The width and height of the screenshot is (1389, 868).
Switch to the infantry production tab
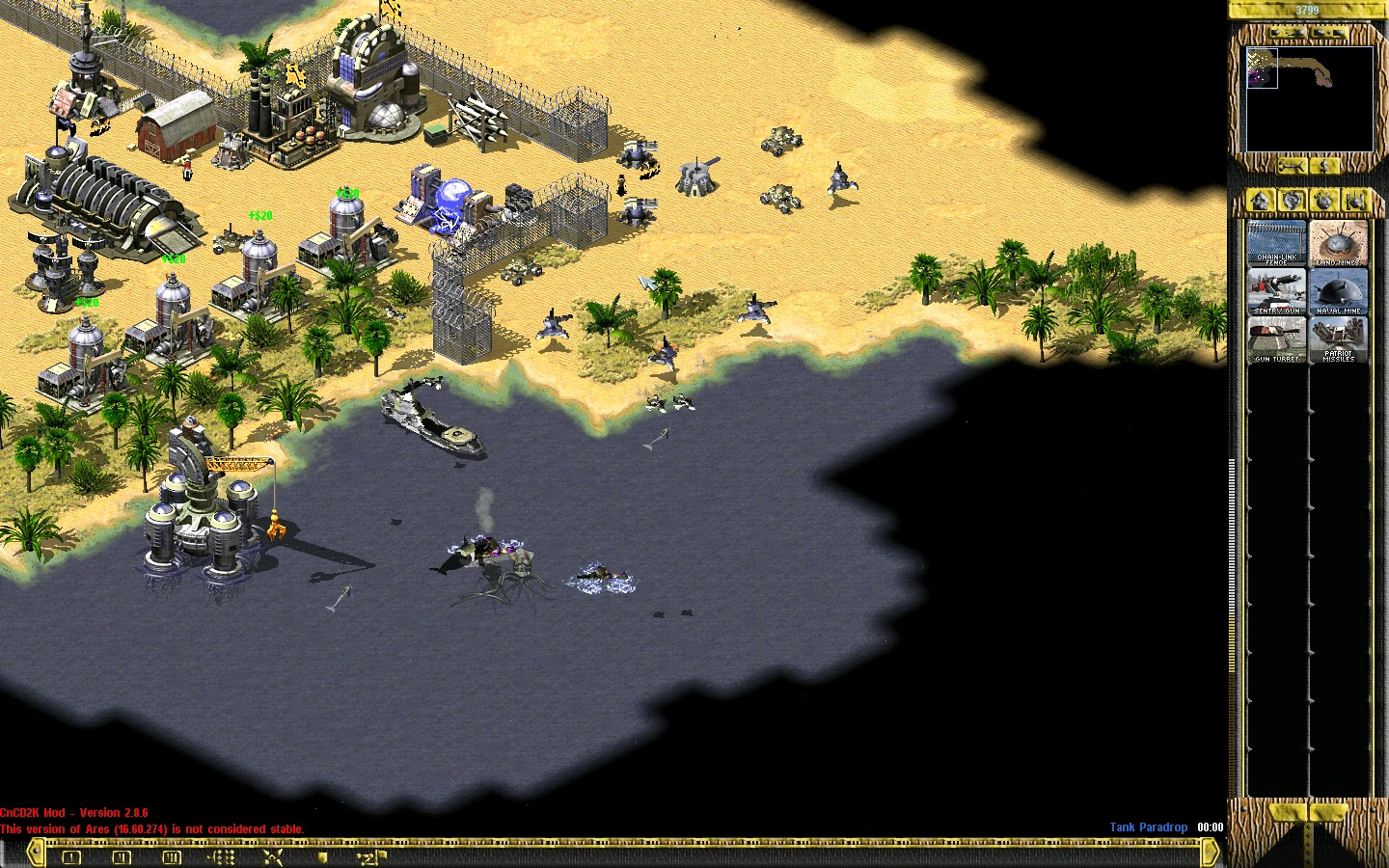click(1324, 201)
